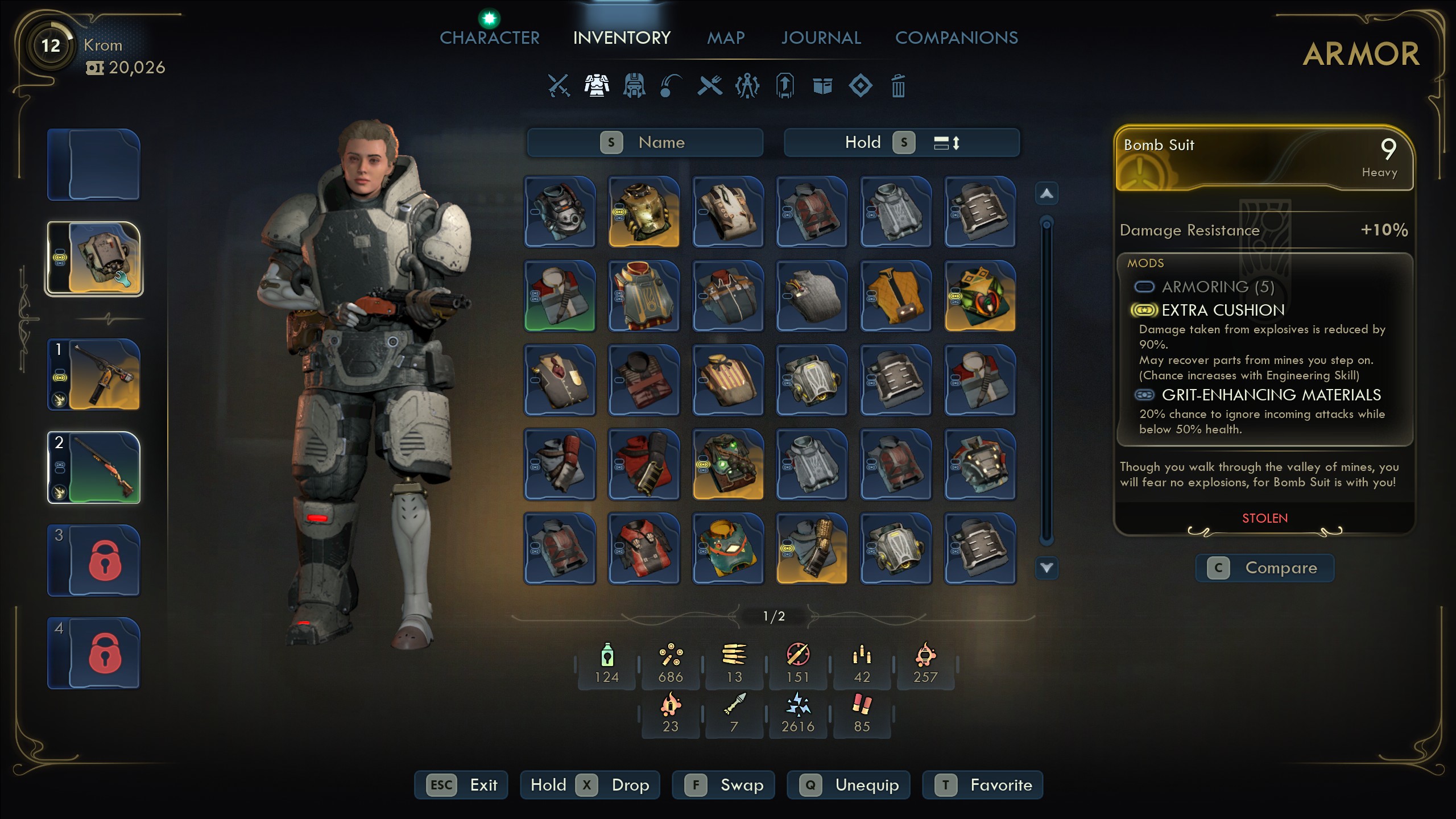Image resolution: width=1456 pixels, height=819 pixels.
Task: Open the Name sort selector
Action: [661, 142]
